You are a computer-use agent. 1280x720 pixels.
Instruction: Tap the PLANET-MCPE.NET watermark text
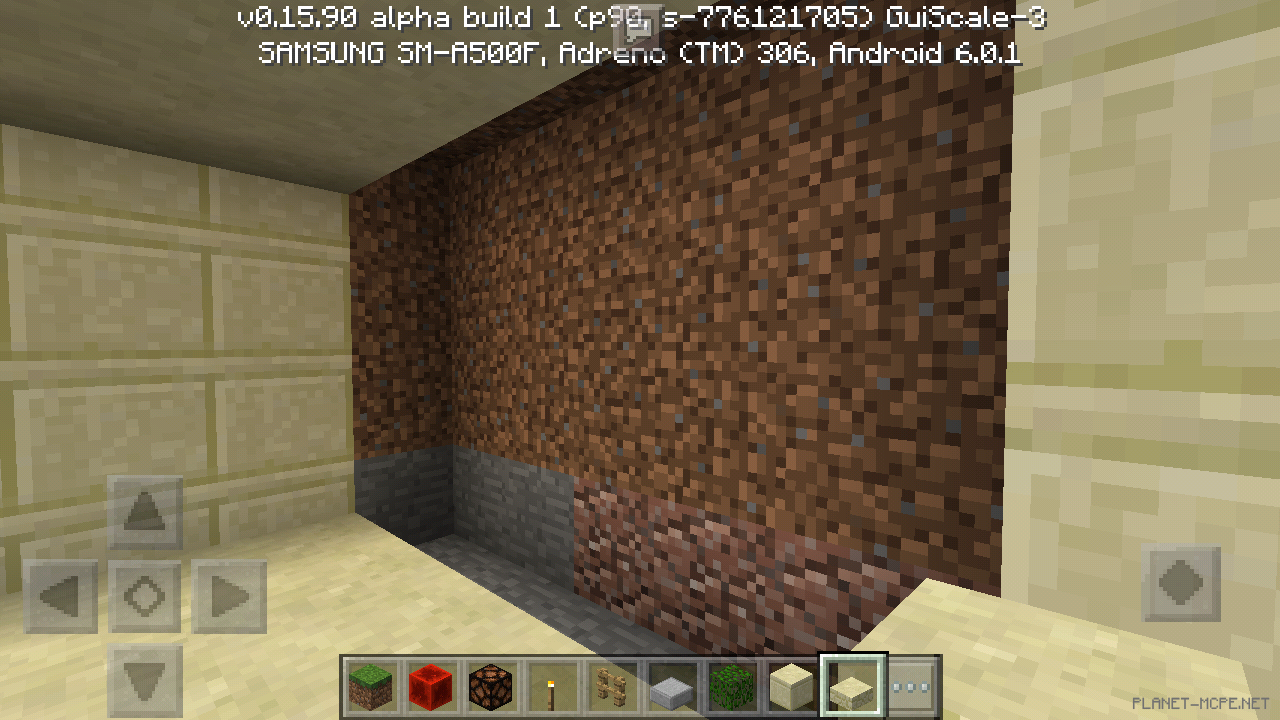coord(1199,705)
